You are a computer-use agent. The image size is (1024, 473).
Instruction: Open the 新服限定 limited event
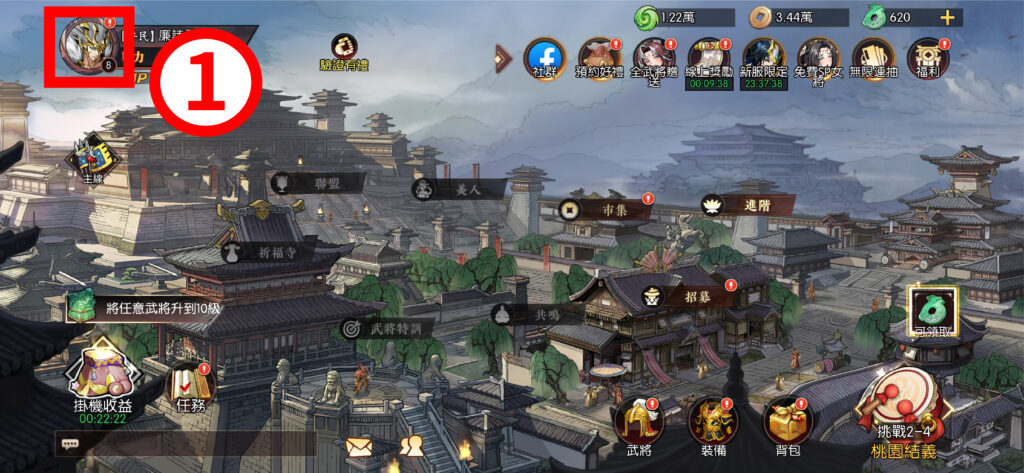point(763,58)
